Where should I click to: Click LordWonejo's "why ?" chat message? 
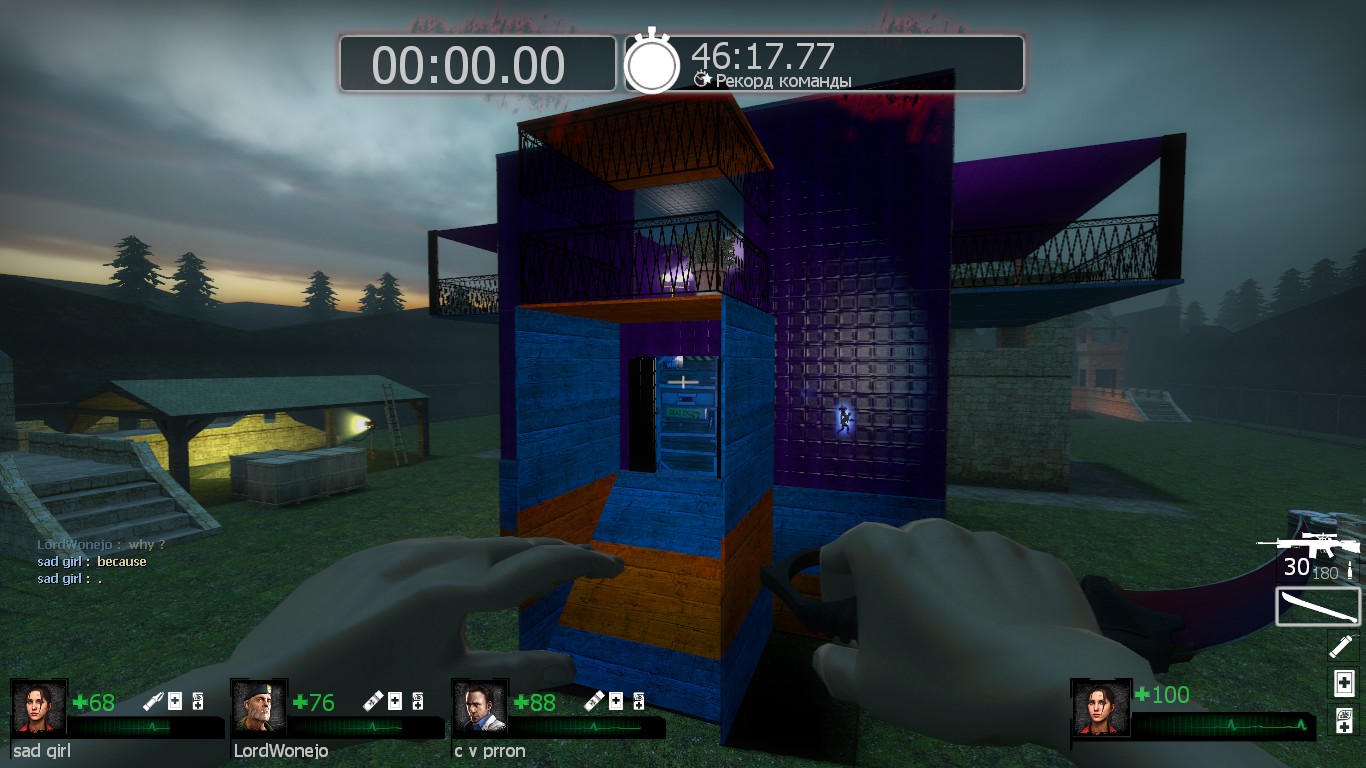[x=101, y=545]
